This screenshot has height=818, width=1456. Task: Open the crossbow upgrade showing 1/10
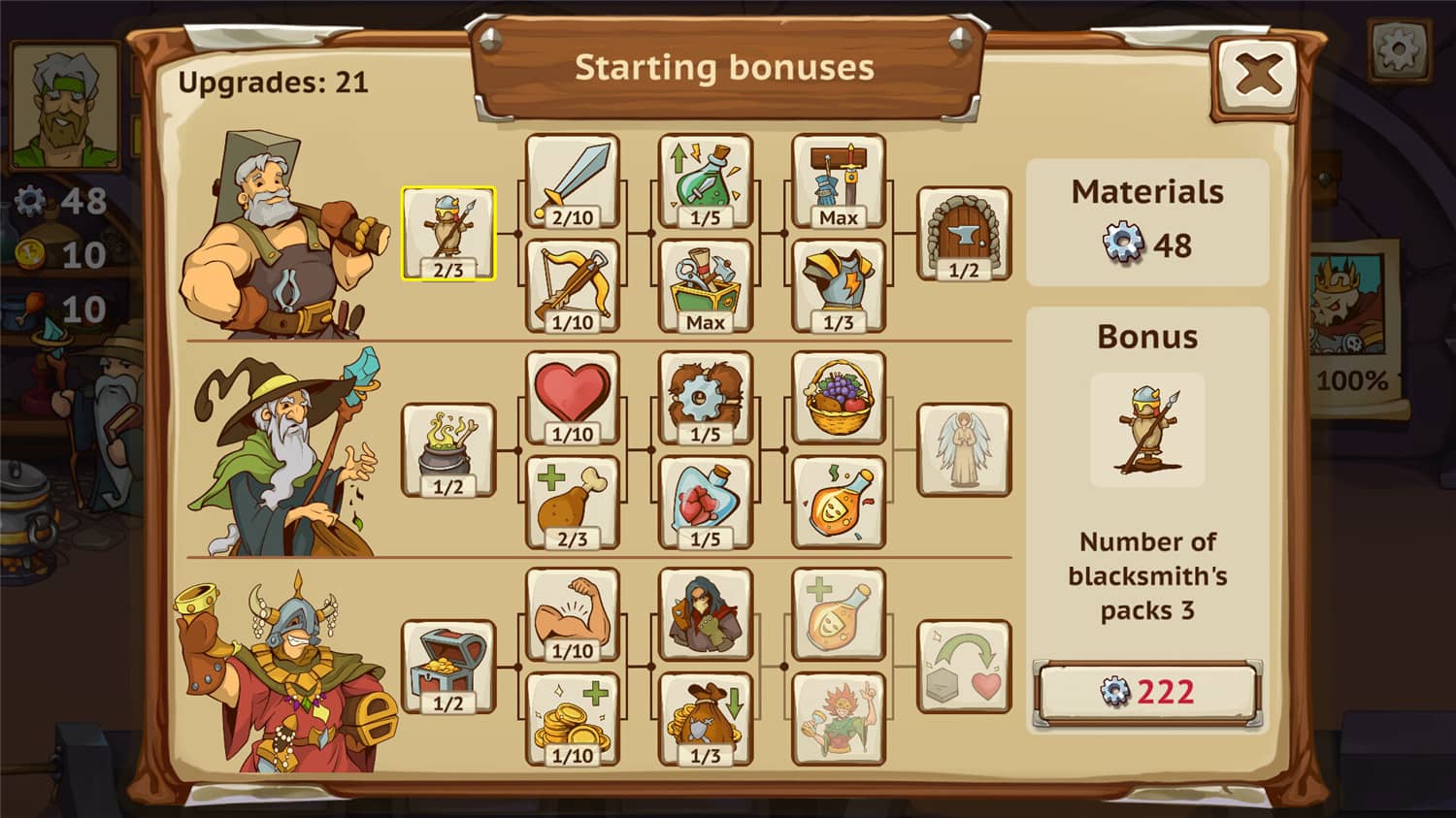point(573,284)
